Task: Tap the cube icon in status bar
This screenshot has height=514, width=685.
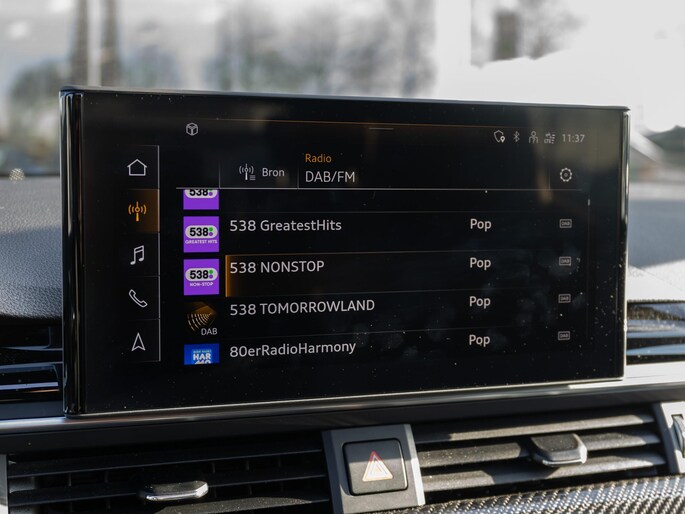Action: 192,129
